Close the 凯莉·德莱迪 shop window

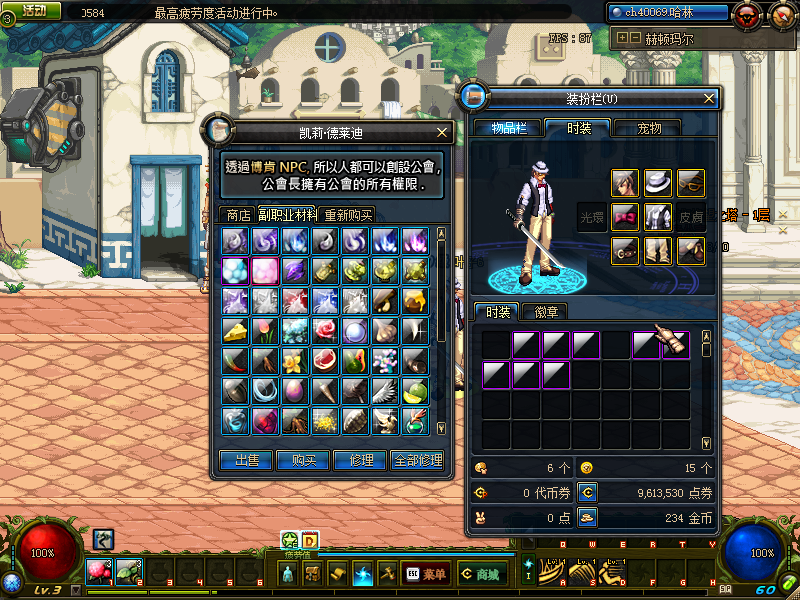pyautogui.click(x=442, y=131)
